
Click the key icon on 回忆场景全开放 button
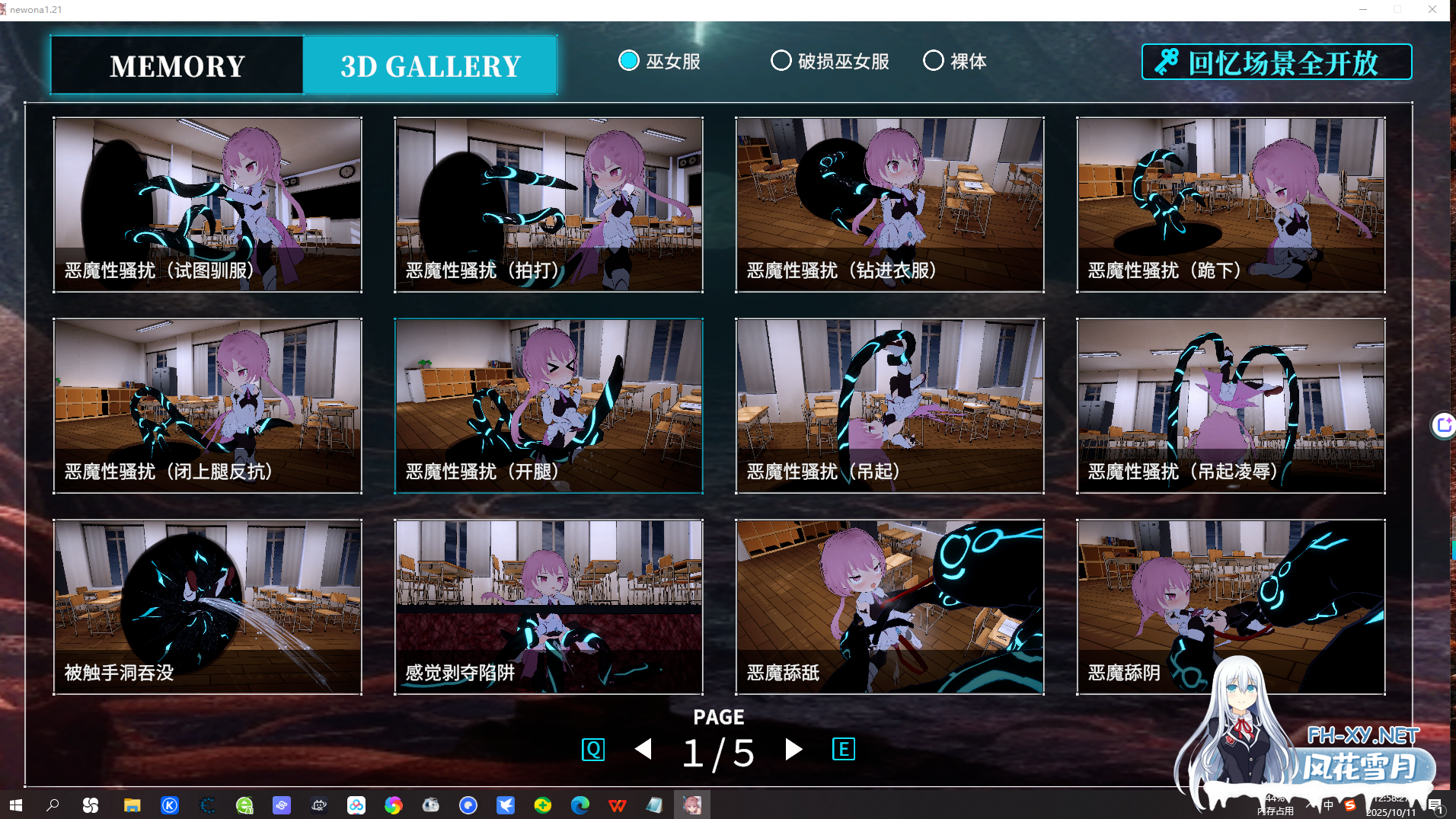coord(1166,62)
